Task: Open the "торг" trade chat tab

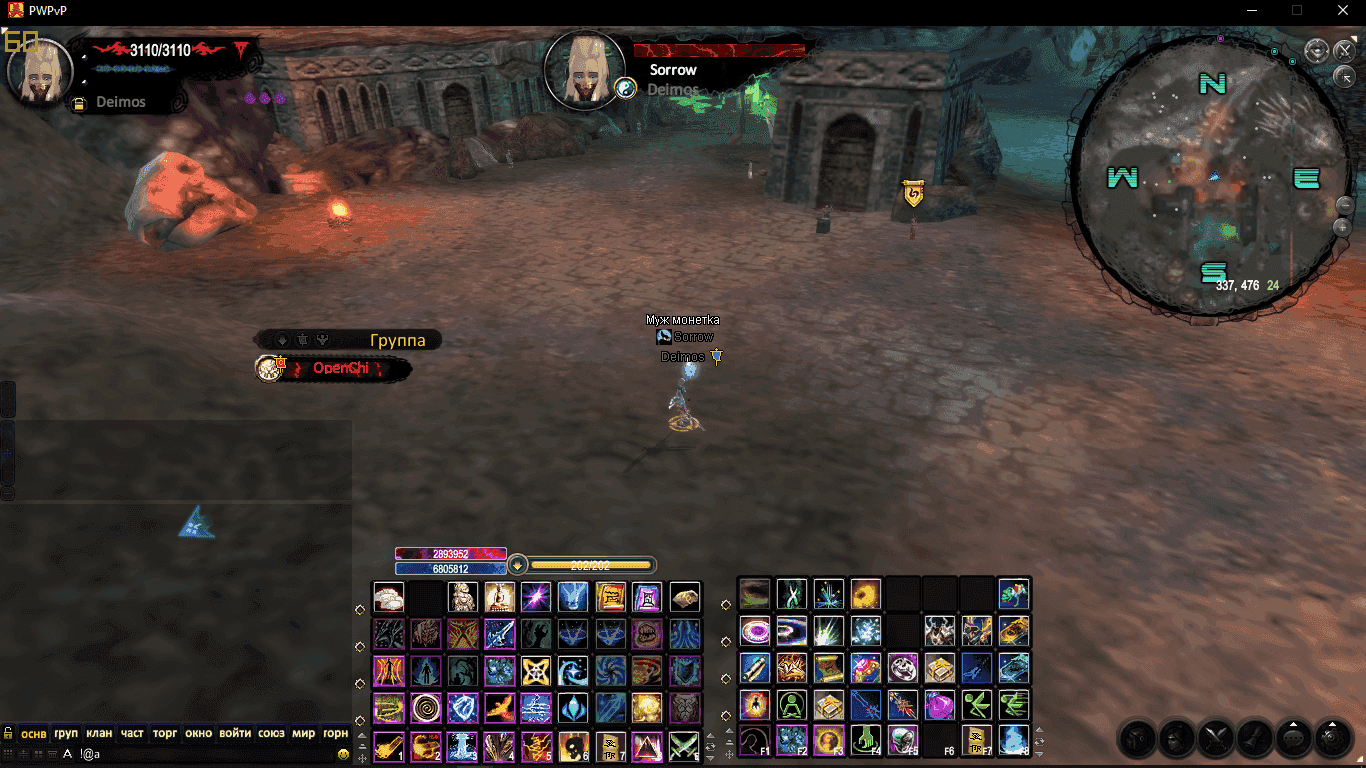Action: coord(165,733)
